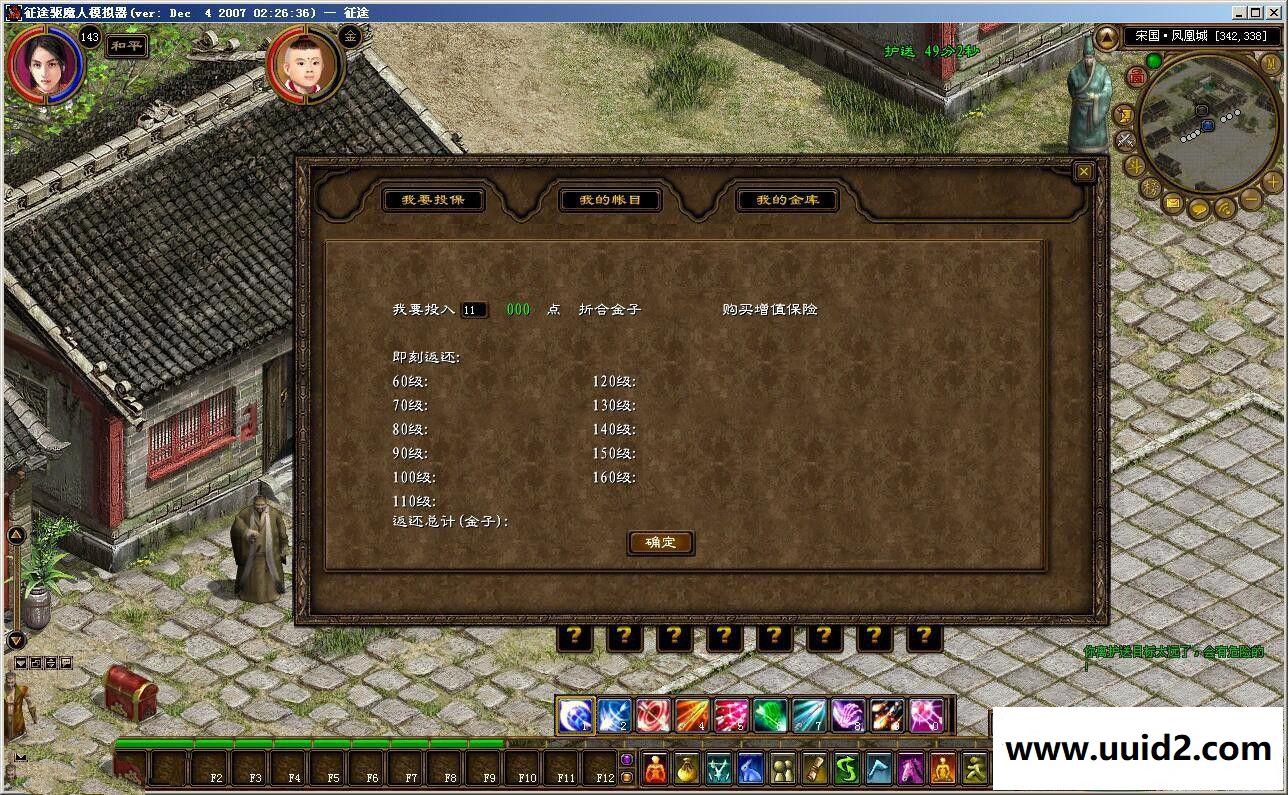Toggle the sound signal icon below the minimap
This screenshot has height=795, width=1288.
[1224, 209]
